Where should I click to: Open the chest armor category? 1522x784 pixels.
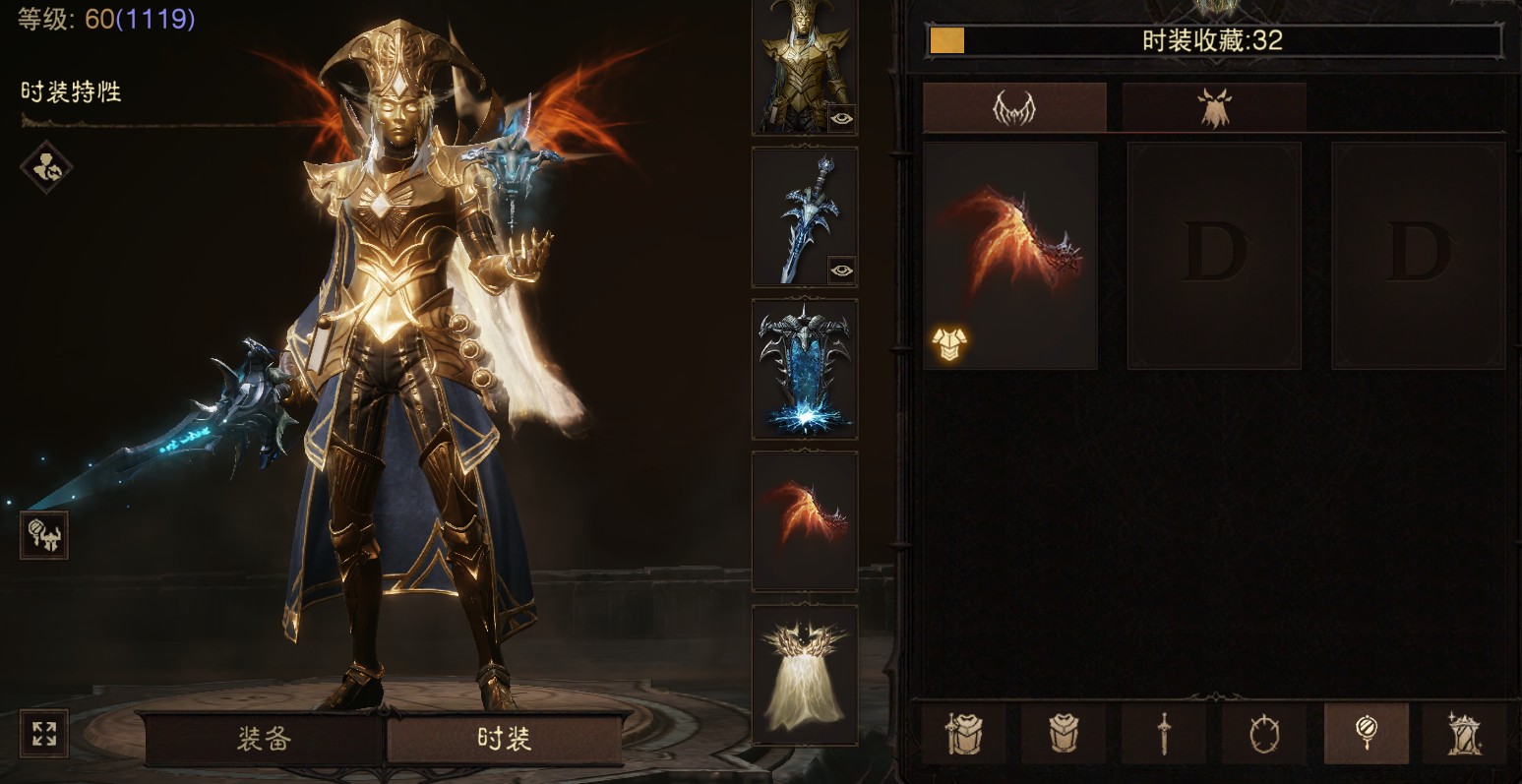pyautogui.click(x=1064, y=733)
